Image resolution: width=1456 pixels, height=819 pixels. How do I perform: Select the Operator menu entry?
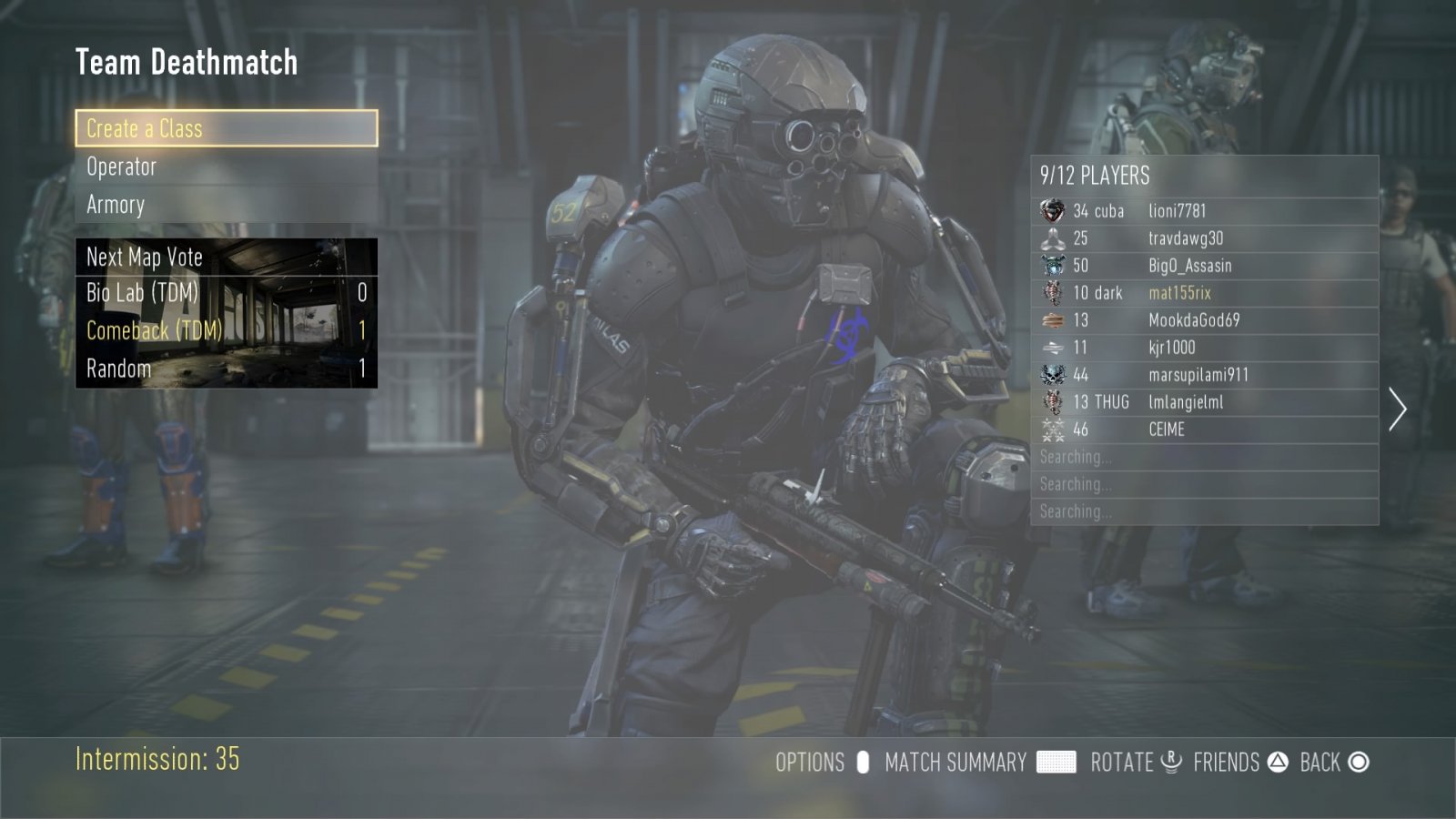226,167
